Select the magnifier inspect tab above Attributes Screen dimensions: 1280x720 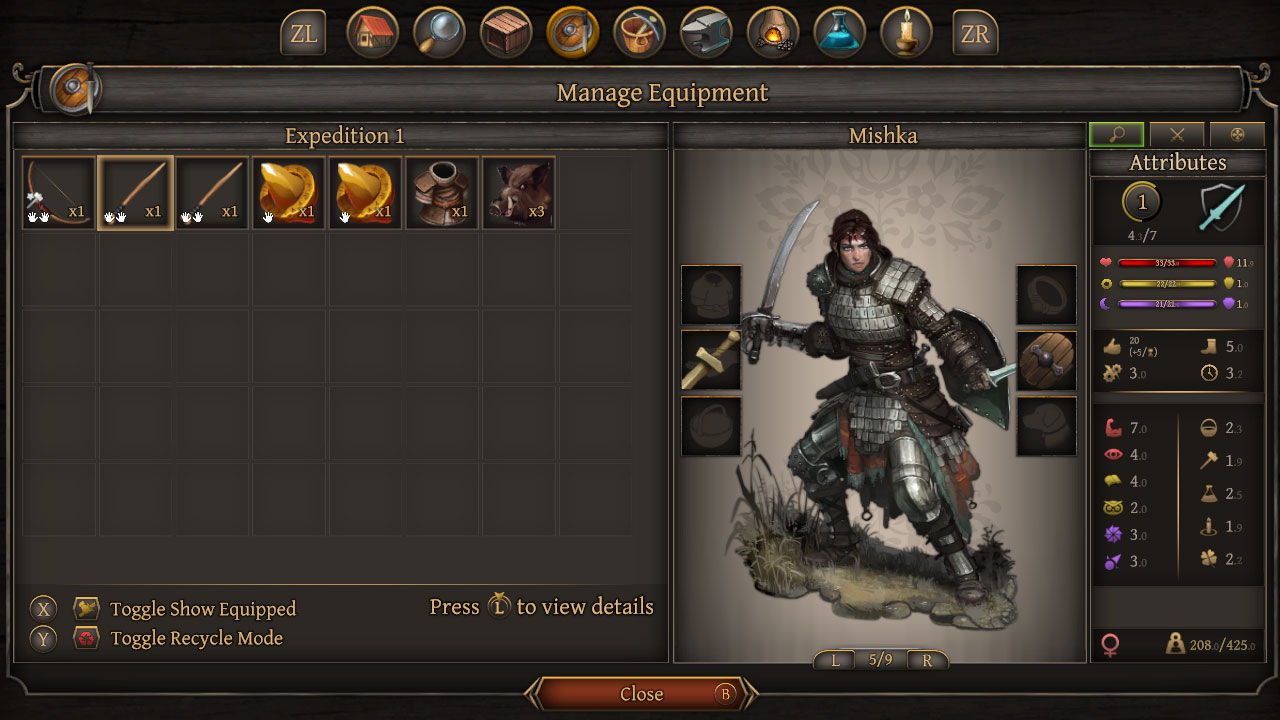point(1117,135)
